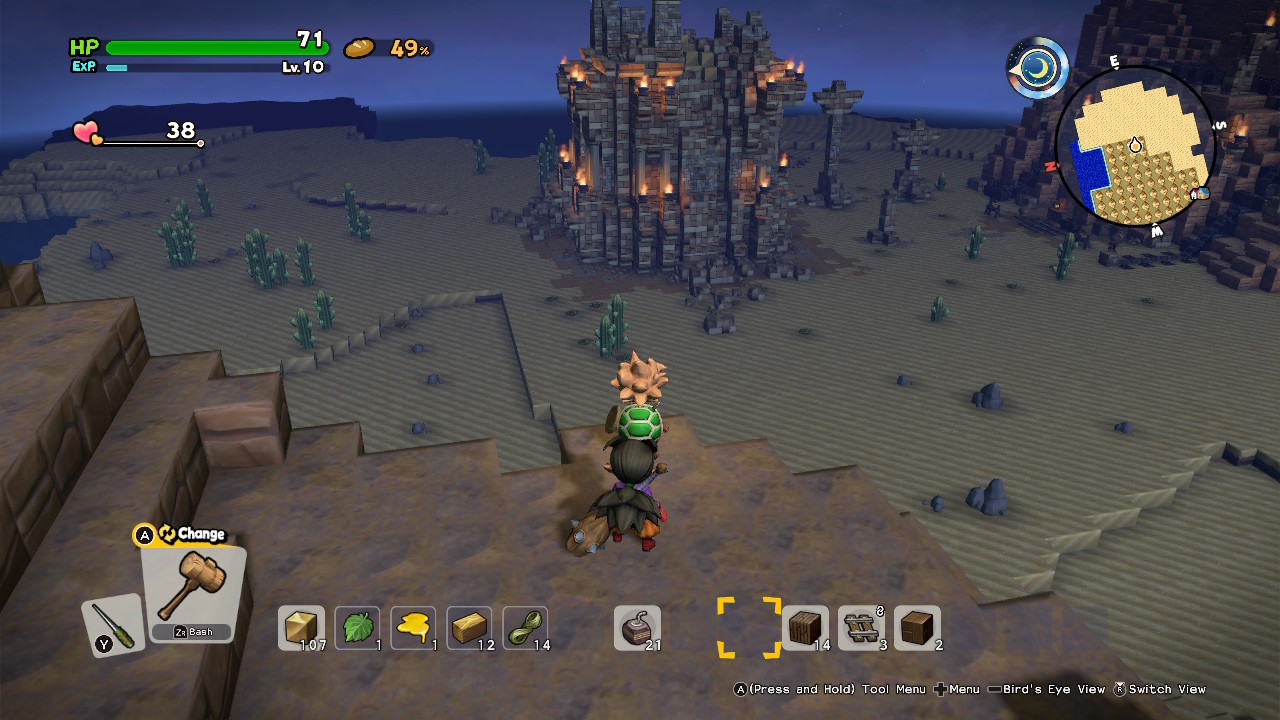Pick the secondary sword weapon card
Screen dimensions: 1280x720
[112, 625]
